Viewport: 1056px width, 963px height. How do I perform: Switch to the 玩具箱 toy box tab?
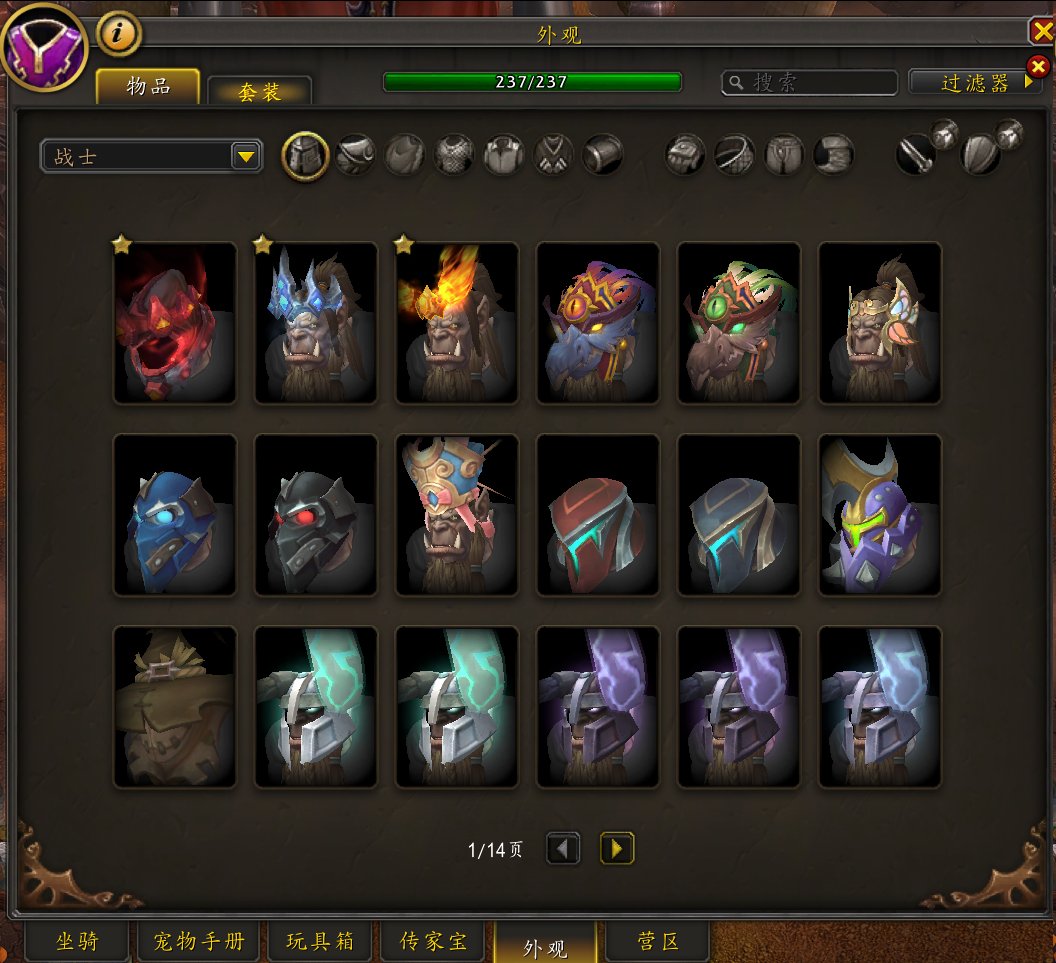[320, 942]
